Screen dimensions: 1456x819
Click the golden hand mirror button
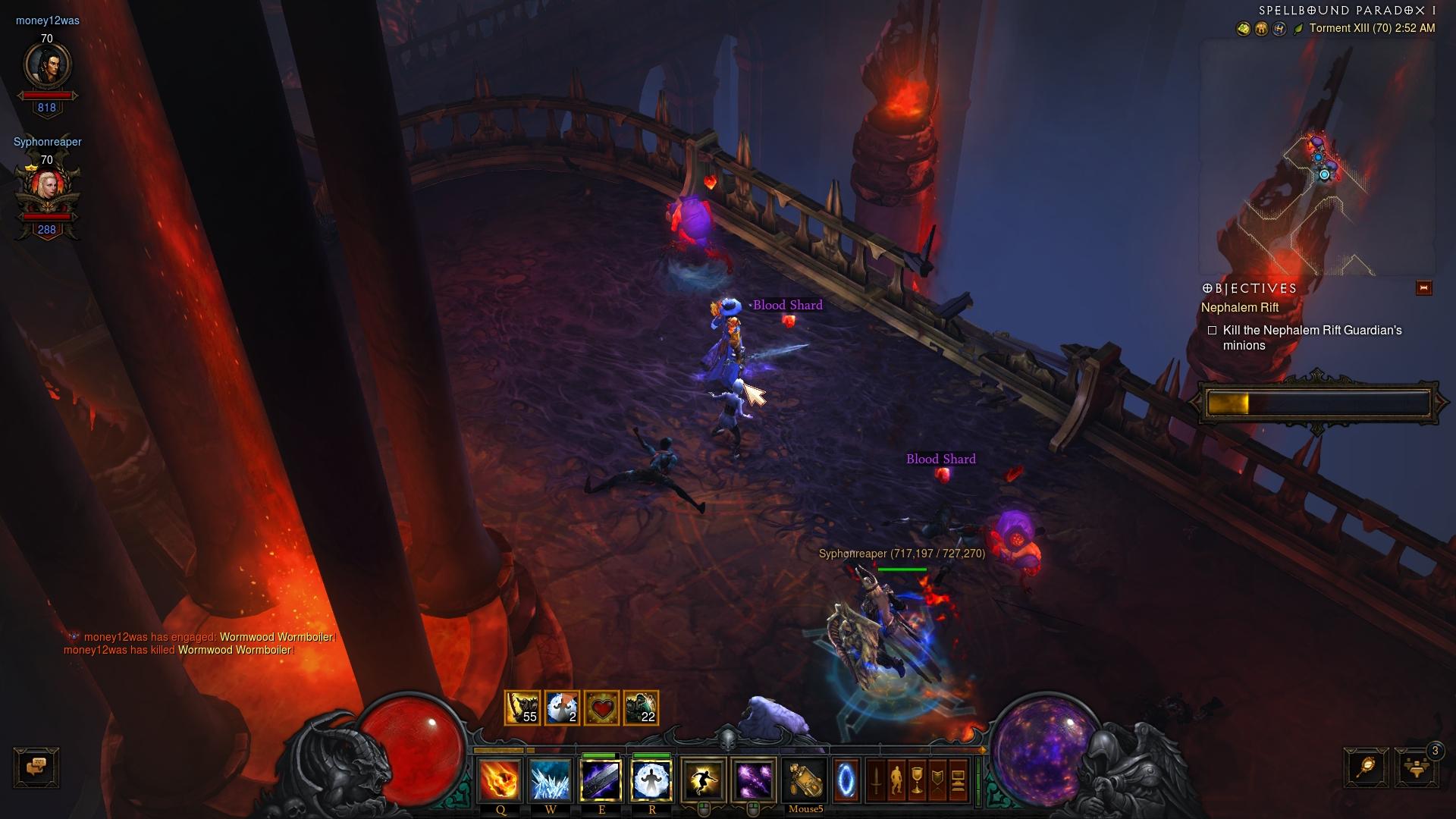click(x=1366, y=767)
